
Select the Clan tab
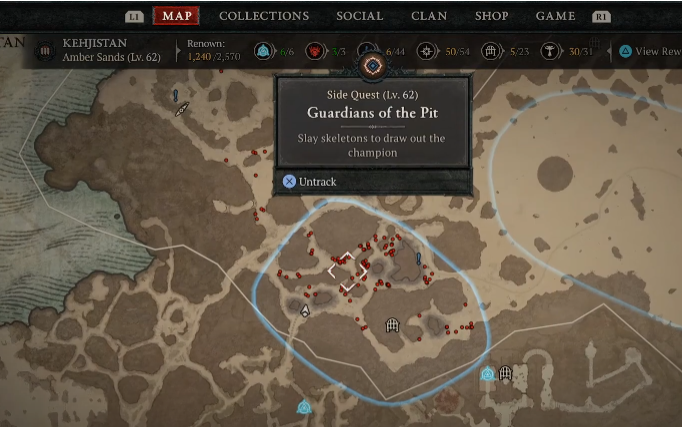(x=429, y=16)
